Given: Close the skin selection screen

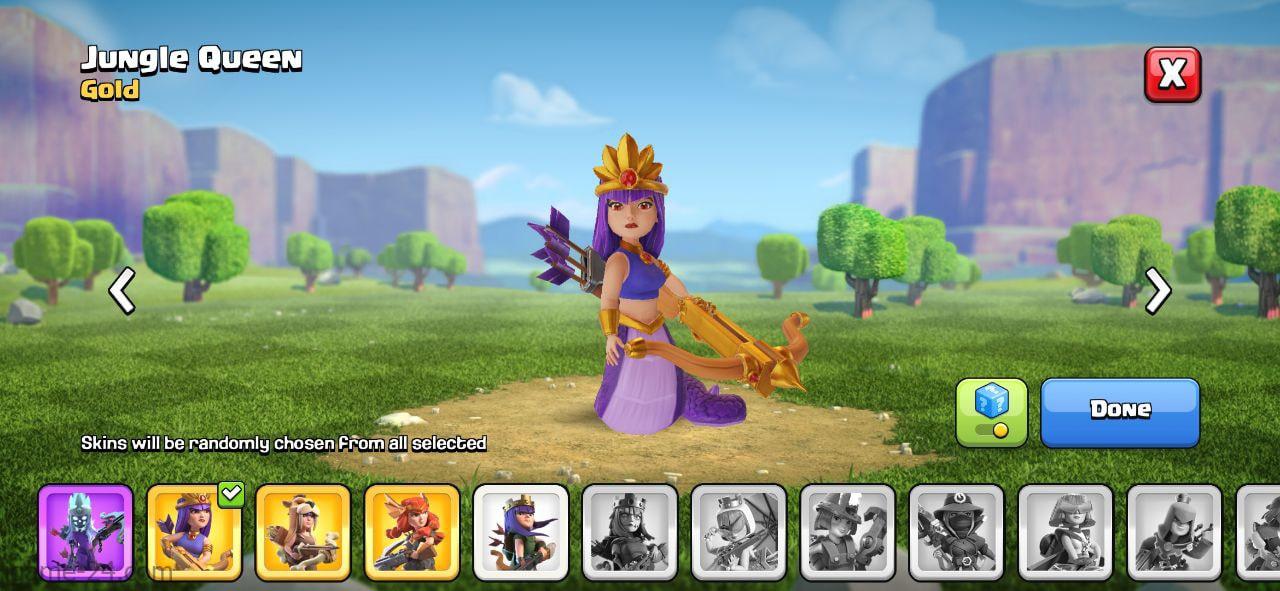Looking at the screenshot, I should (1172, 74).
